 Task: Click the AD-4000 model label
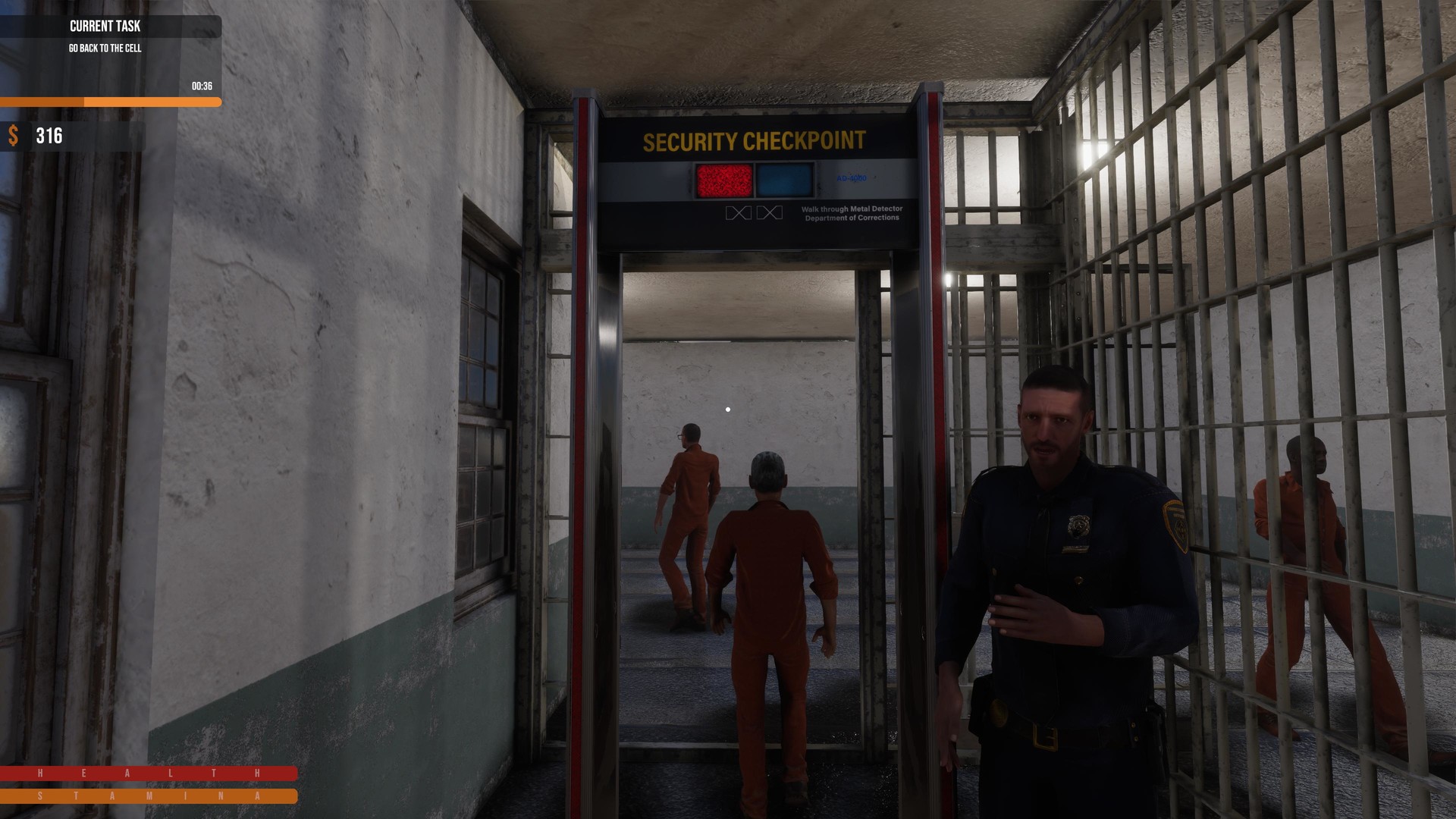tap(849, 179)
